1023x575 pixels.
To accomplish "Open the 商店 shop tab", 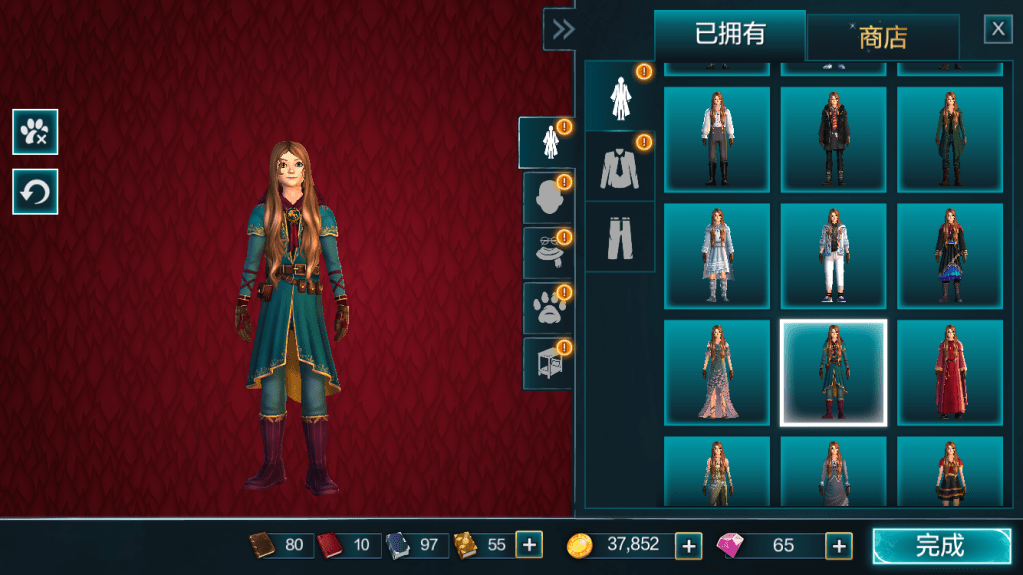I will pyautogui.click(x=882, y=38).
